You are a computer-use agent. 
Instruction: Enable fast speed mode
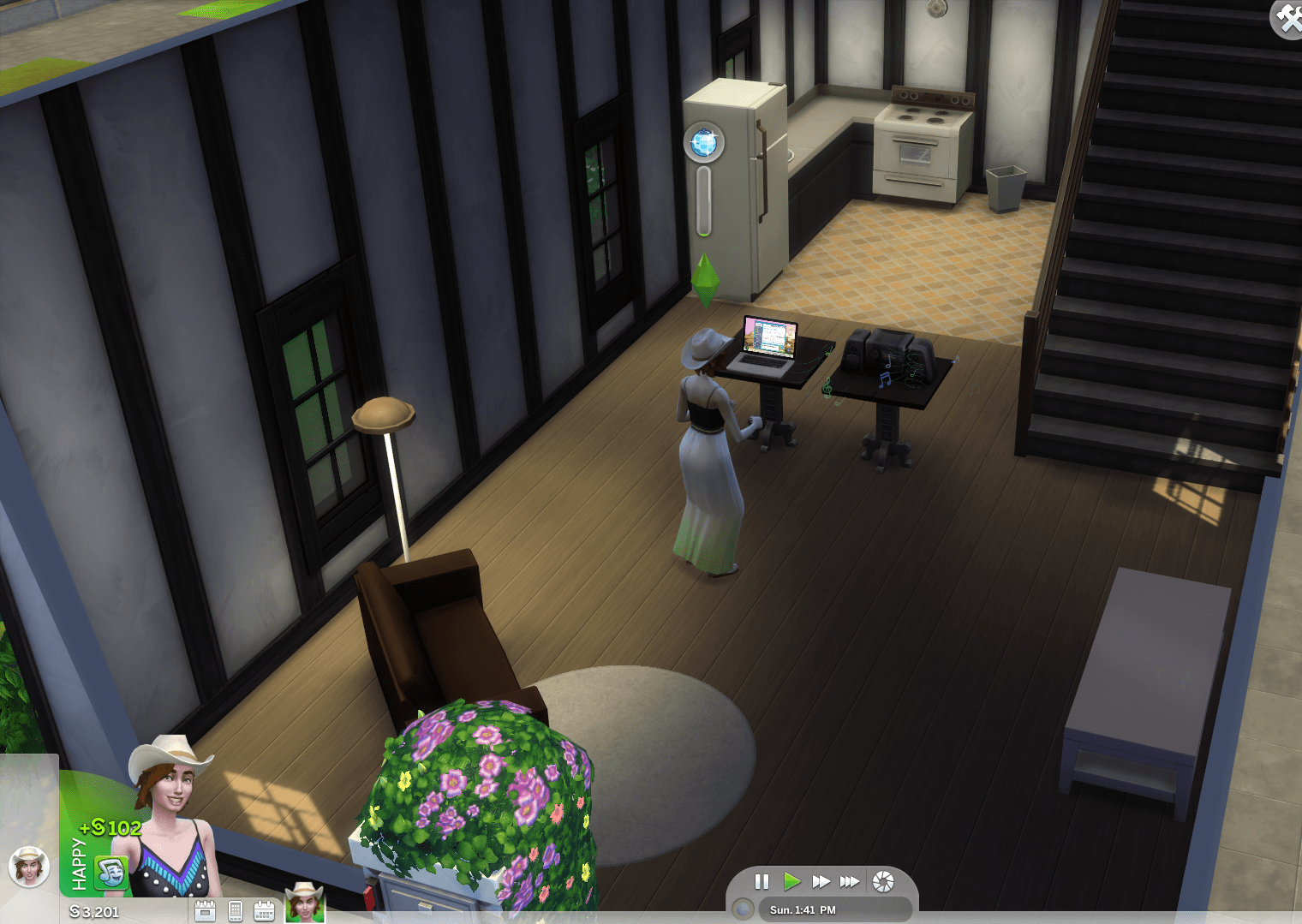coord(821,882)
